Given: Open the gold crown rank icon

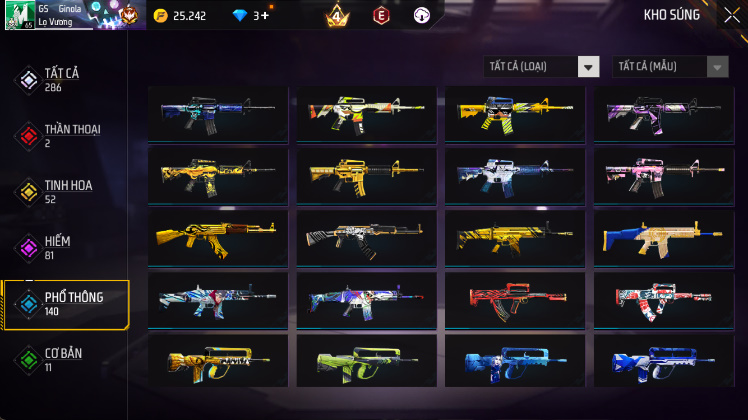Looking at the screenshot, I should 337,16.
